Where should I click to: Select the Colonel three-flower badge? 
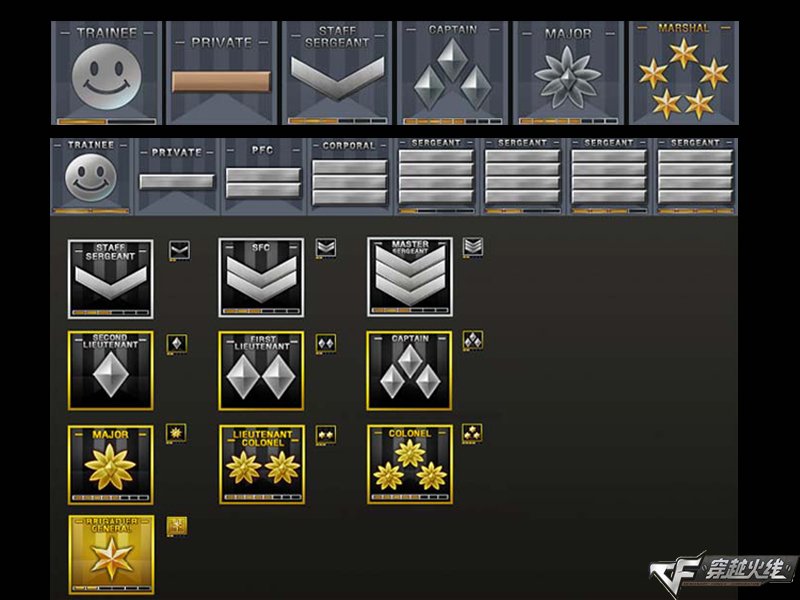tap(410, 462)
